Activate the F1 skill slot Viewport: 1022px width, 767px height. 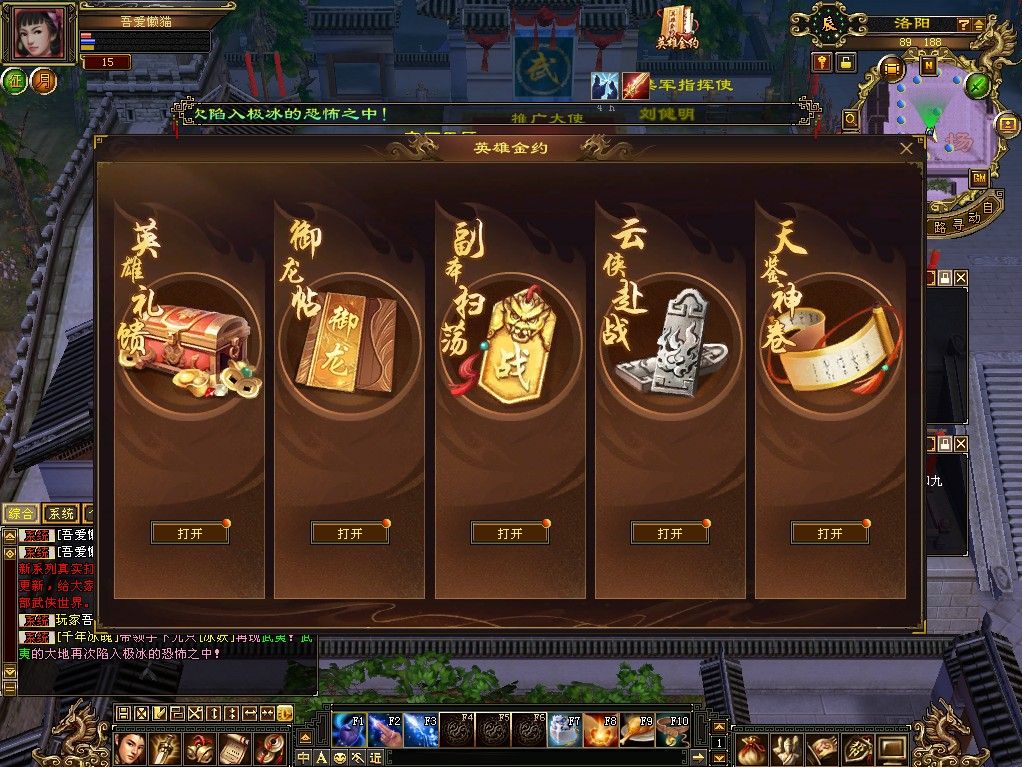point(349,730)
